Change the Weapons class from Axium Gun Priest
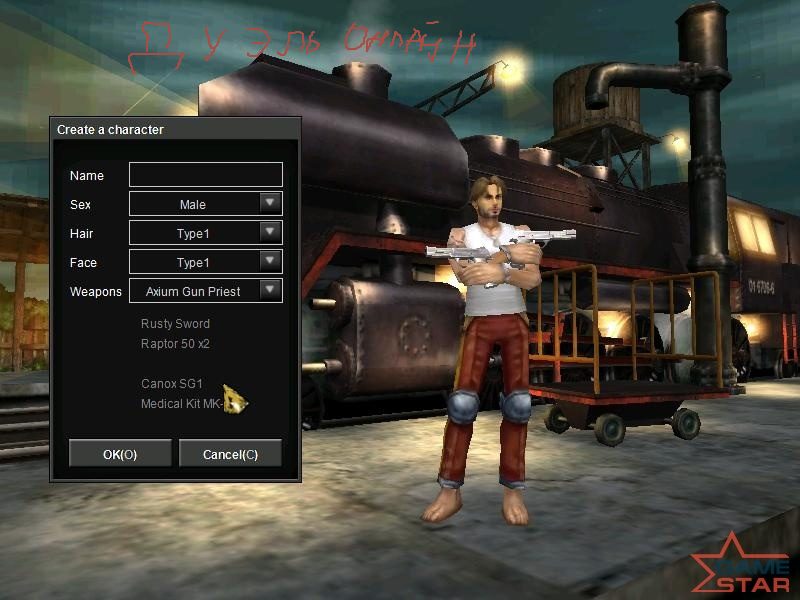 point(269,291)
